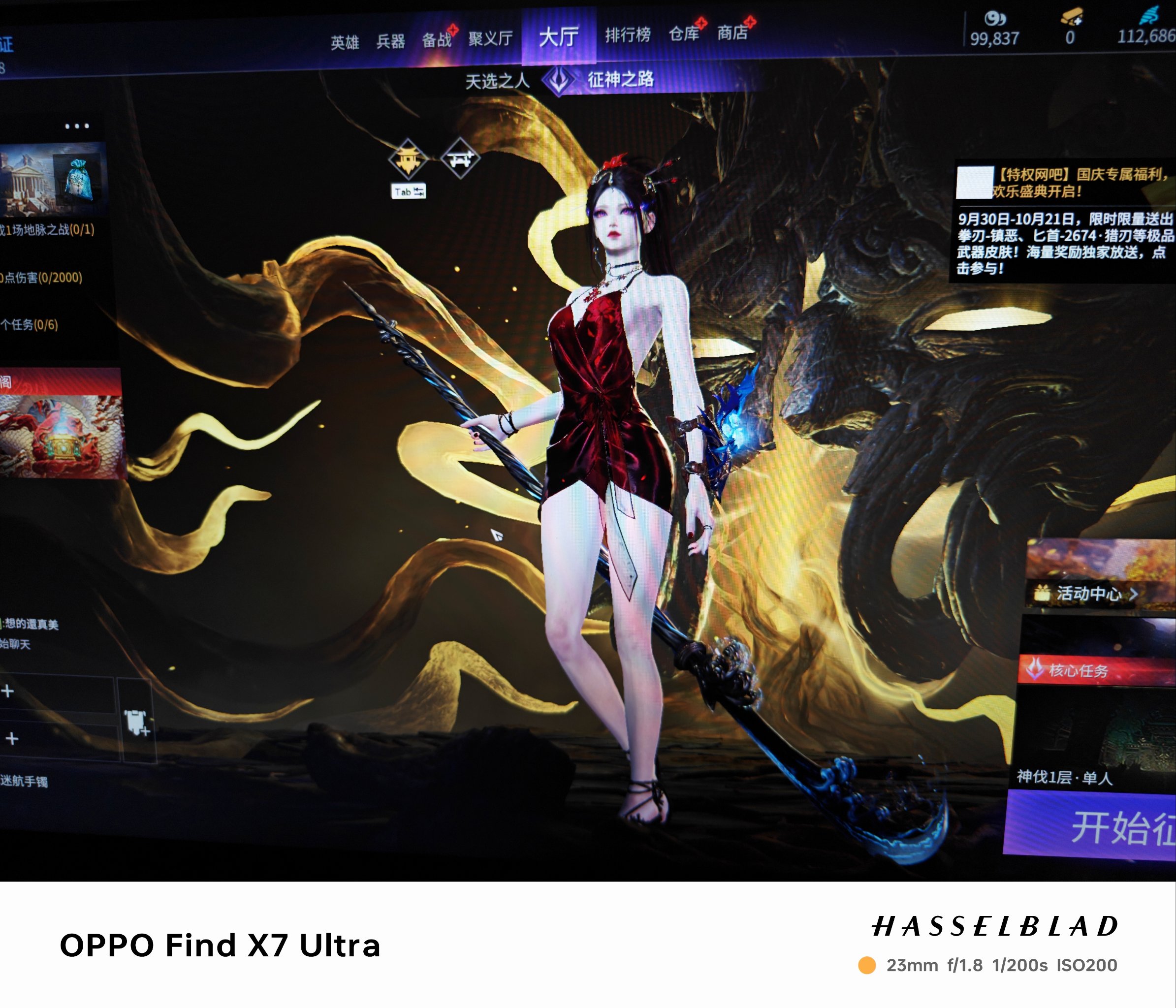The image size is (1176, 1008).
Task: Click the golden helmet diamond icon
Action: (408, 158)
